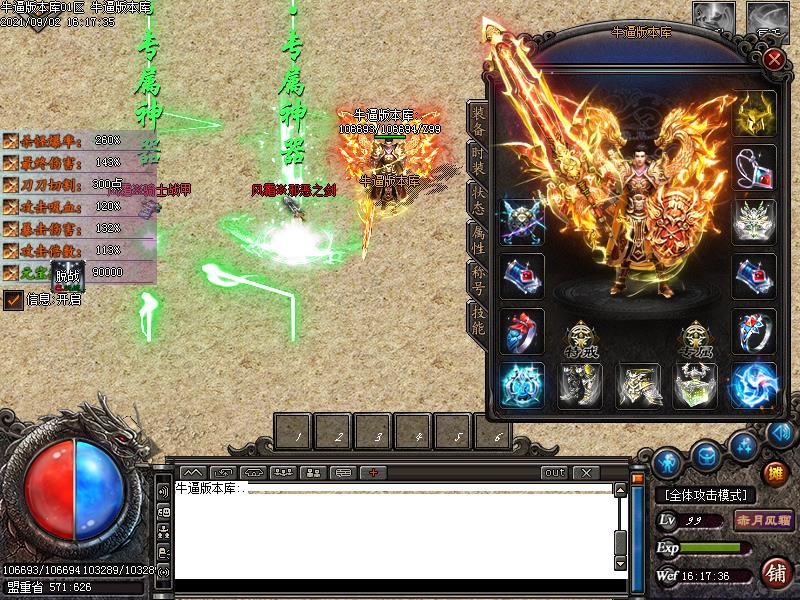This screenshot has height=600, width=800.
Task: Toggle the 信息 info display checkbox
Action: (x=13, y=299)
